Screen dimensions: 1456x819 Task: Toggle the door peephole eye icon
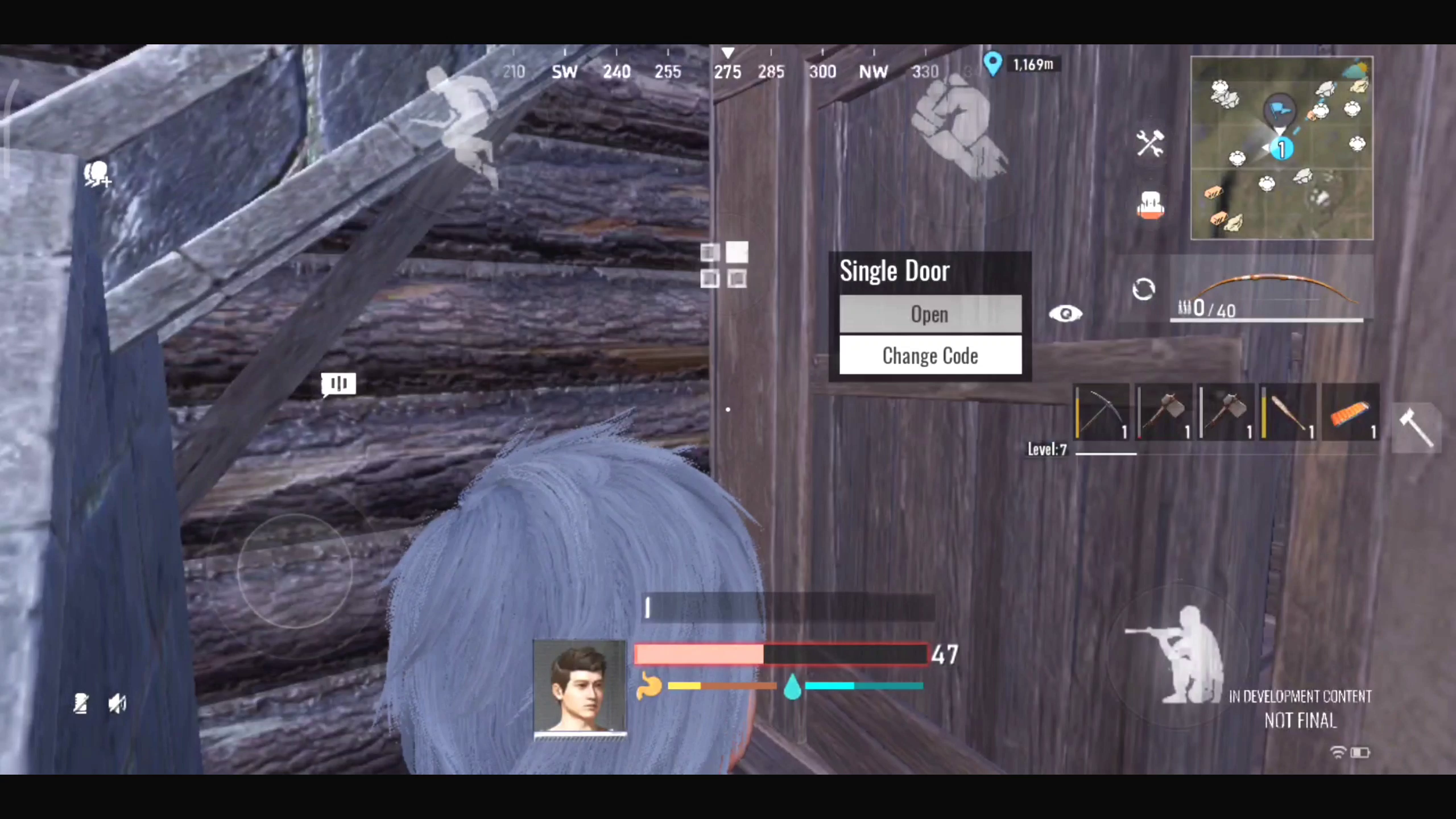(x=1066, y=313)
